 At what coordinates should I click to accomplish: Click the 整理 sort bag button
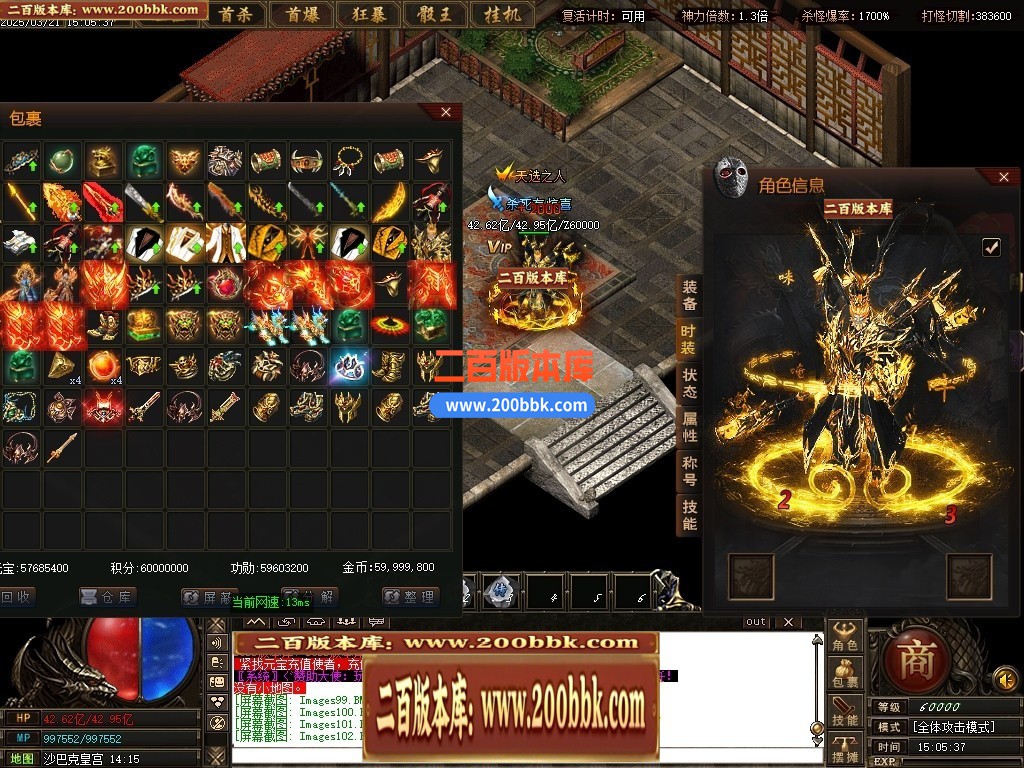pos(411,597)
